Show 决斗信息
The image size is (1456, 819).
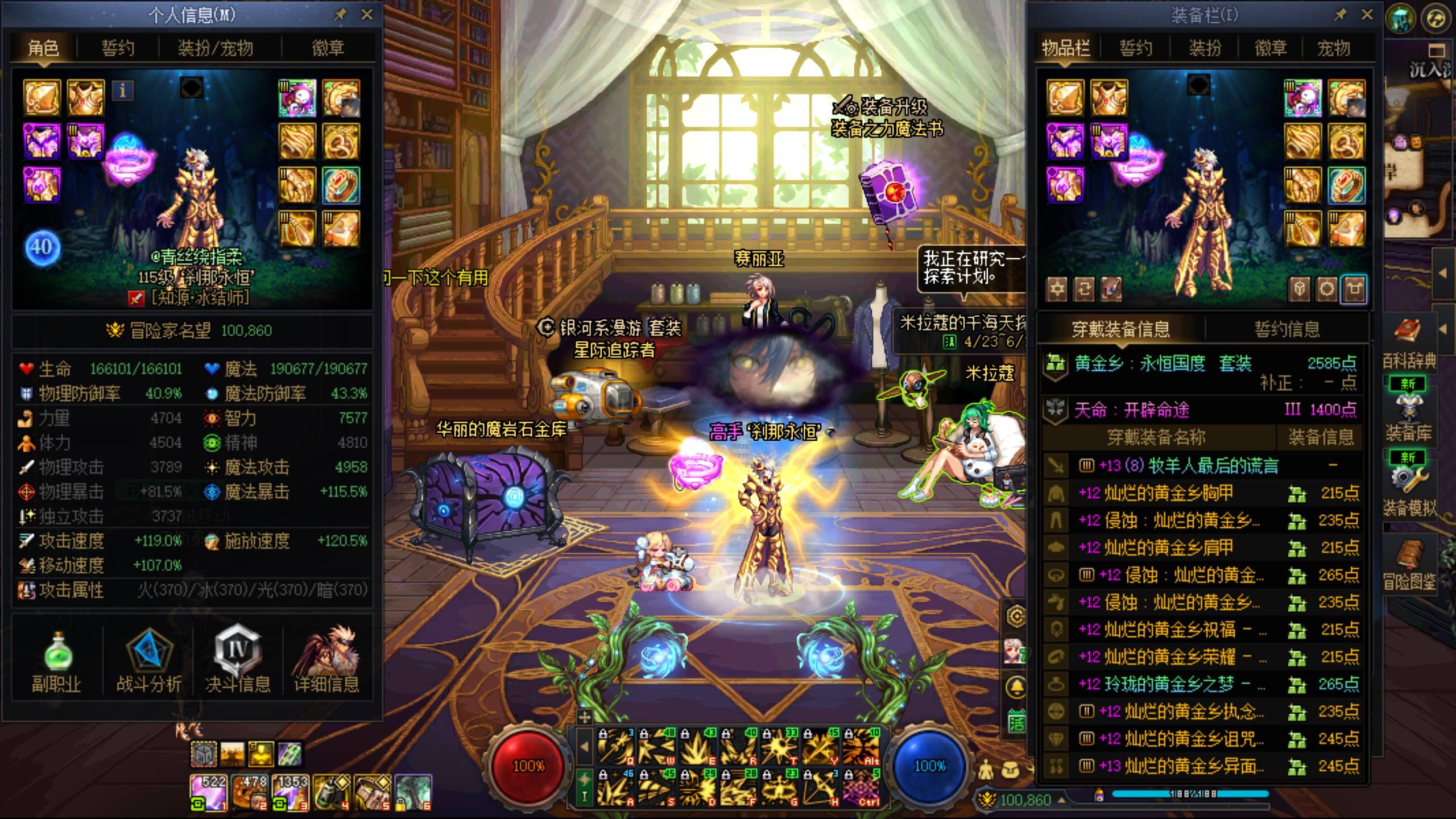pyautogui.click(x=238, y=662)
